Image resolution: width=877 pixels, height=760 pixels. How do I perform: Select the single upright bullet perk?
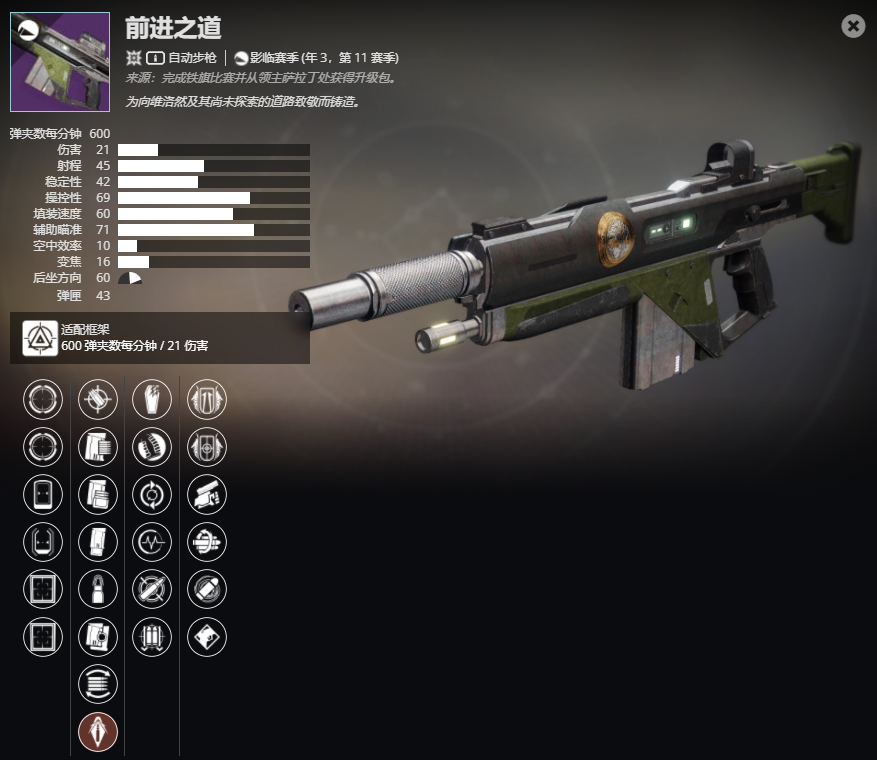[x=98, y=589]
